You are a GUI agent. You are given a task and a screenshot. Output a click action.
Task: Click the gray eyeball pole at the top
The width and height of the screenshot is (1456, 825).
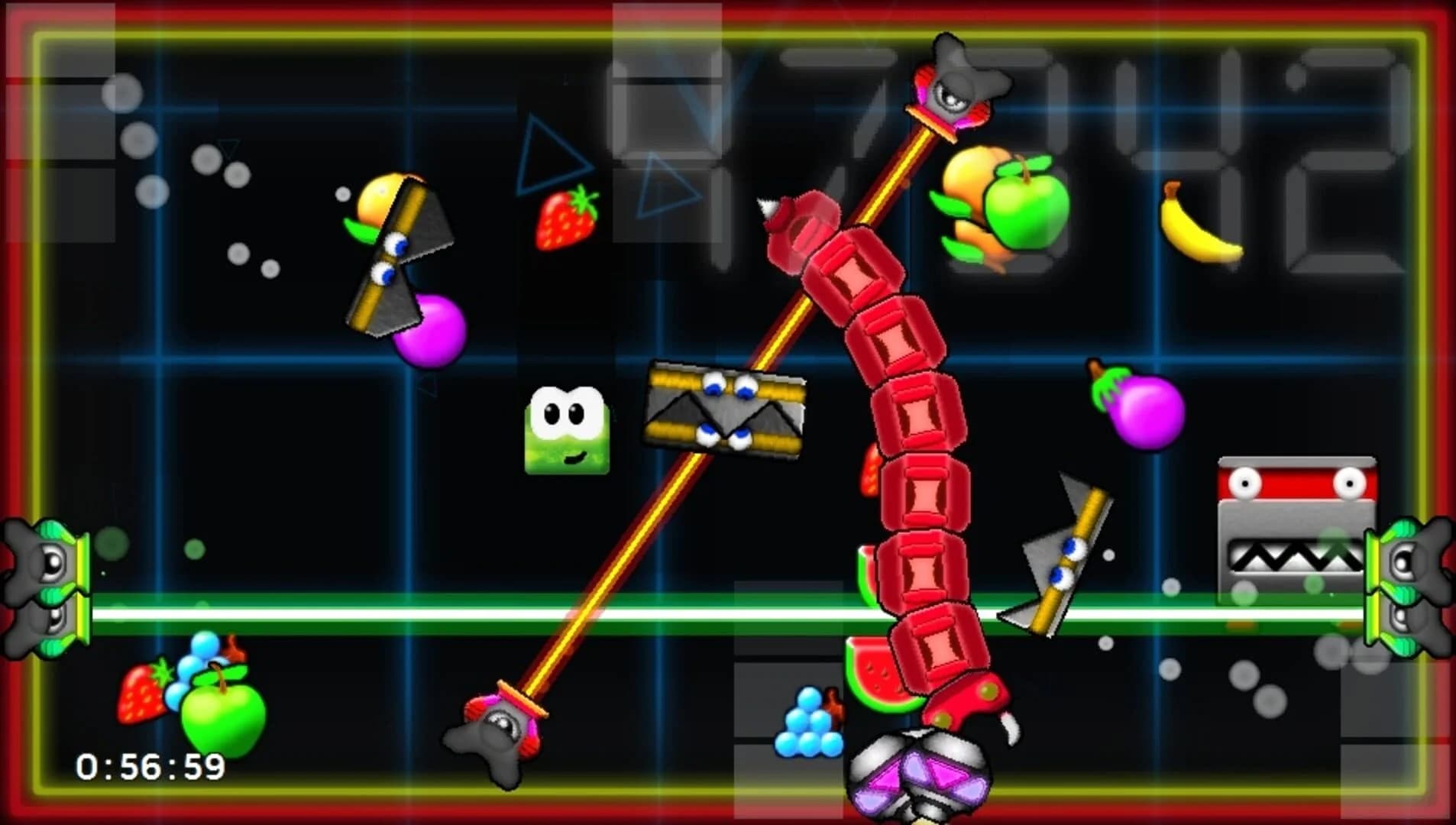click(951, 88)
